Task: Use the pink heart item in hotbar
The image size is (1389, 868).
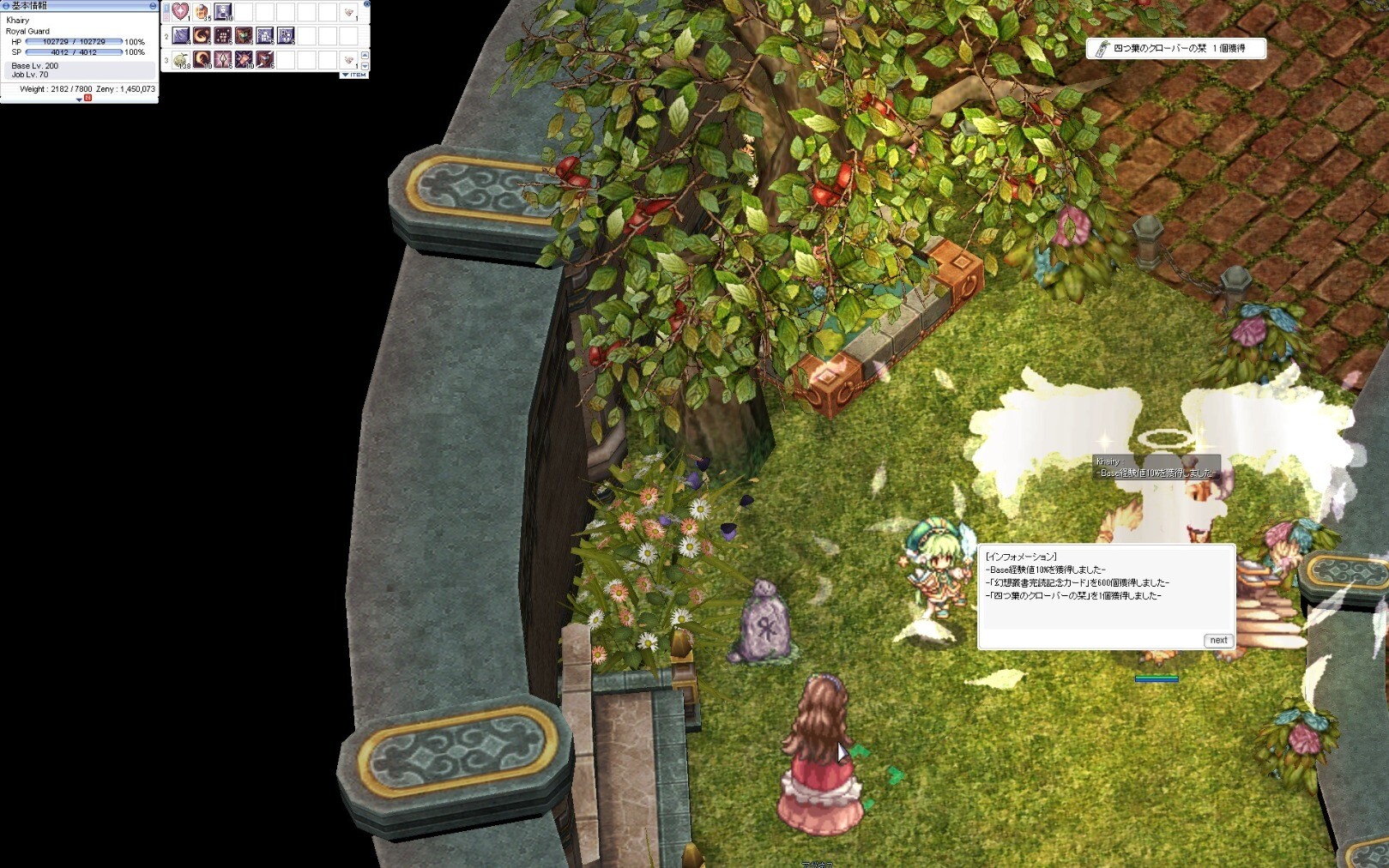Action: pyautogui.click(x=180, y=11)
